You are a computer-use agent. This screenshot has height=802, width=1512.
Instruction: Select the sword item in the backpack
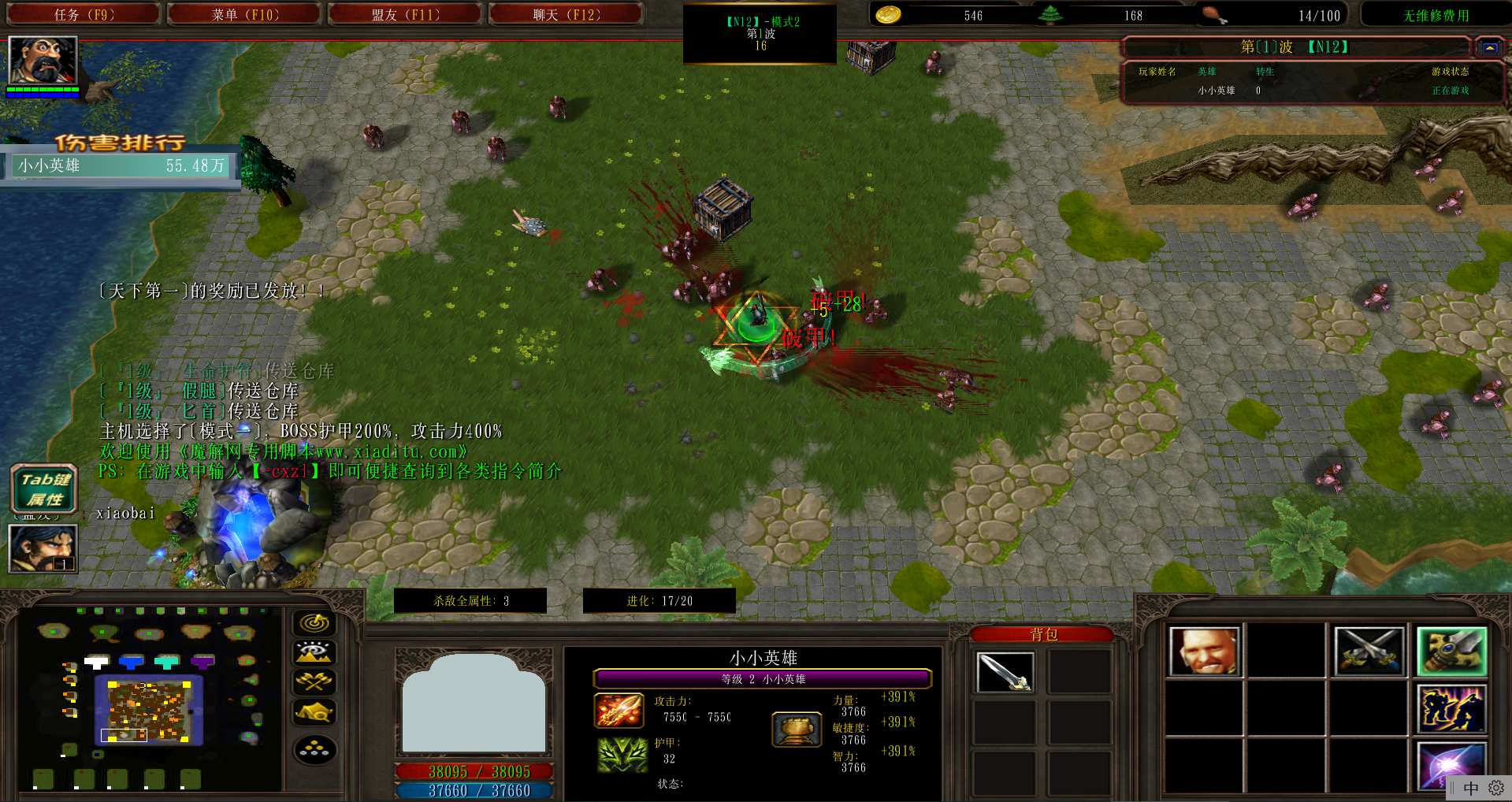coord(1005,672)
